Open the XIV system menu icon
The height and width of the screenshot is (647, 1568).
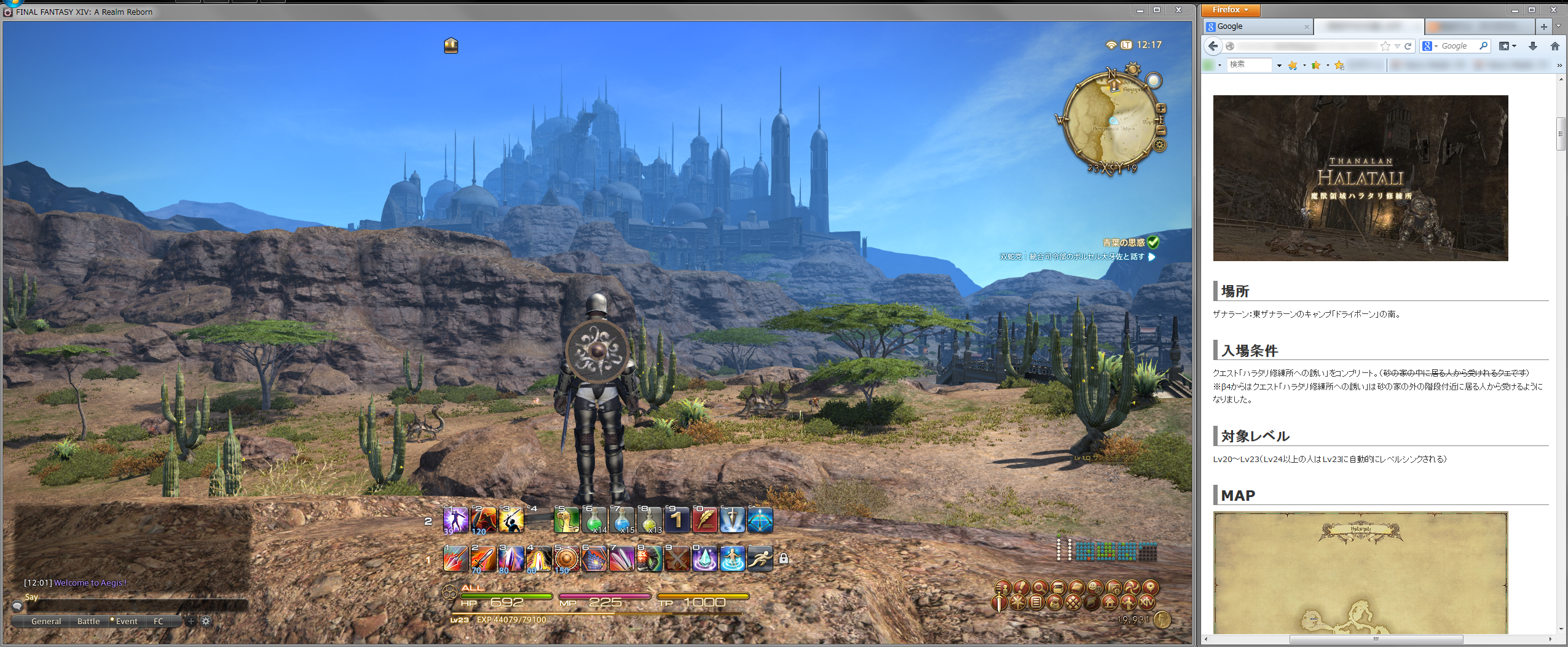(1146, 602)
